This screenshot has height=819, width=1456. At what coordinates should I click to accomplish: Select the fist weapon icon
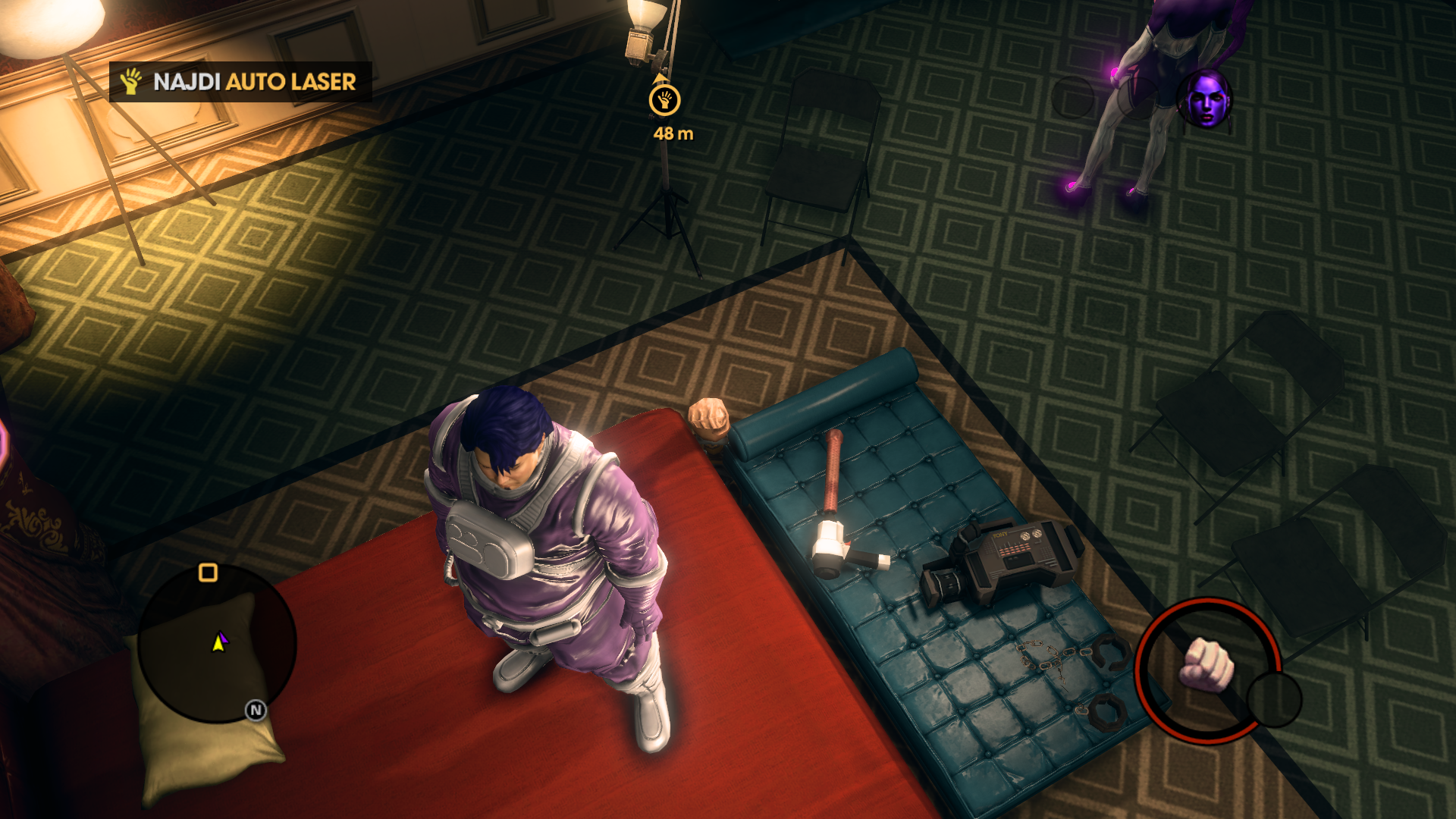point(1207,667)
